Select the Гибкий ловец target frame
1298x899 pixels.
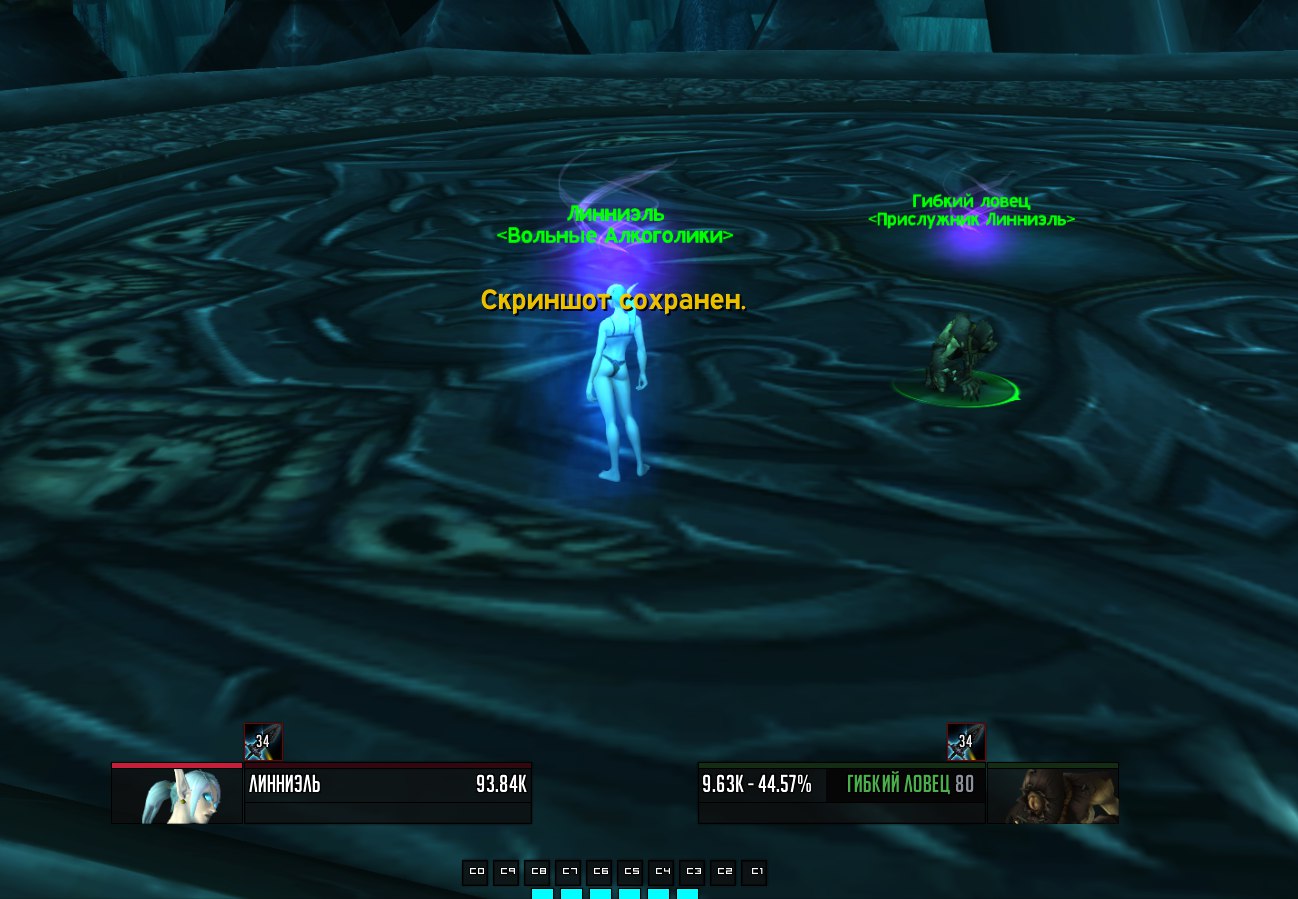pyautogui.click(x=842, y=784)
